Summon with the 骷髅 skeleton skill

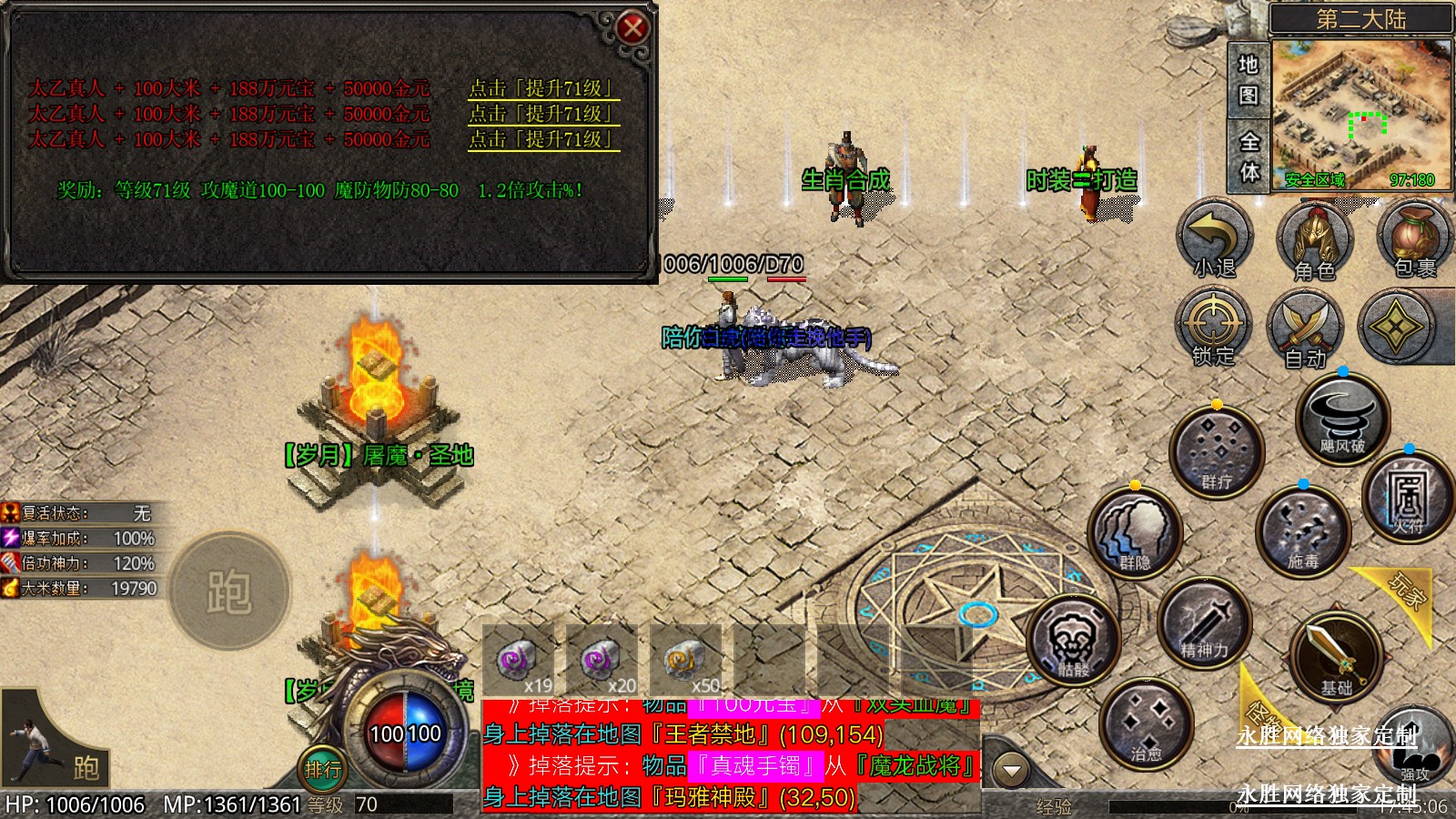(1074, 641)
